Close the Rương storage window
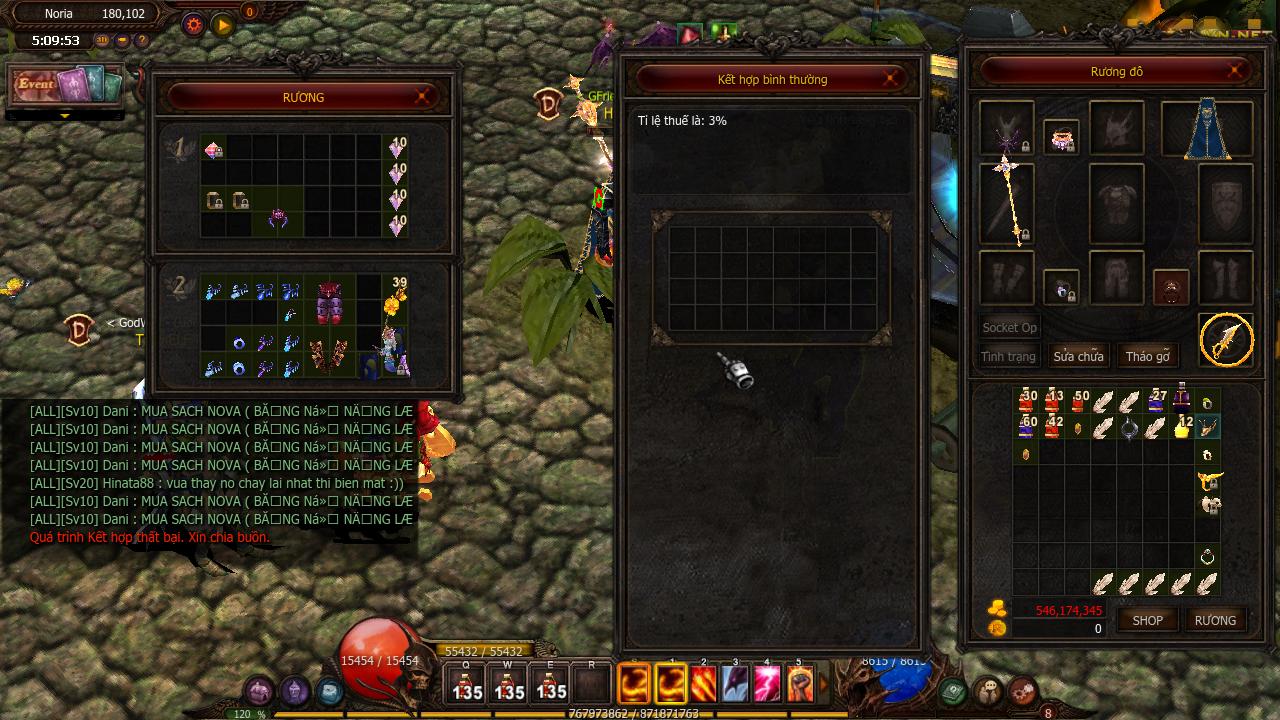This screenshot has height=720, width=1280. (422, 96)
